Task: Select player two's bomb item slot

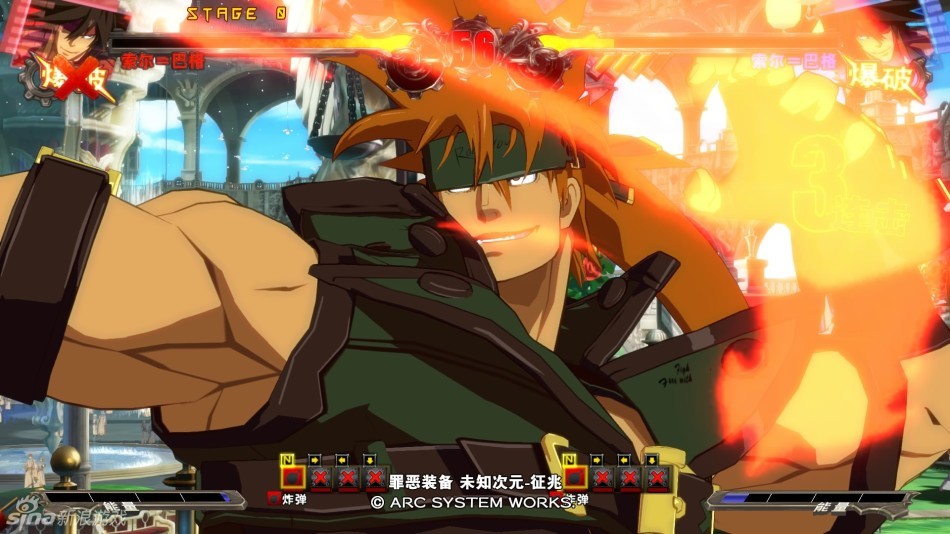Action: pyautogui.click(x=574, y=478)
